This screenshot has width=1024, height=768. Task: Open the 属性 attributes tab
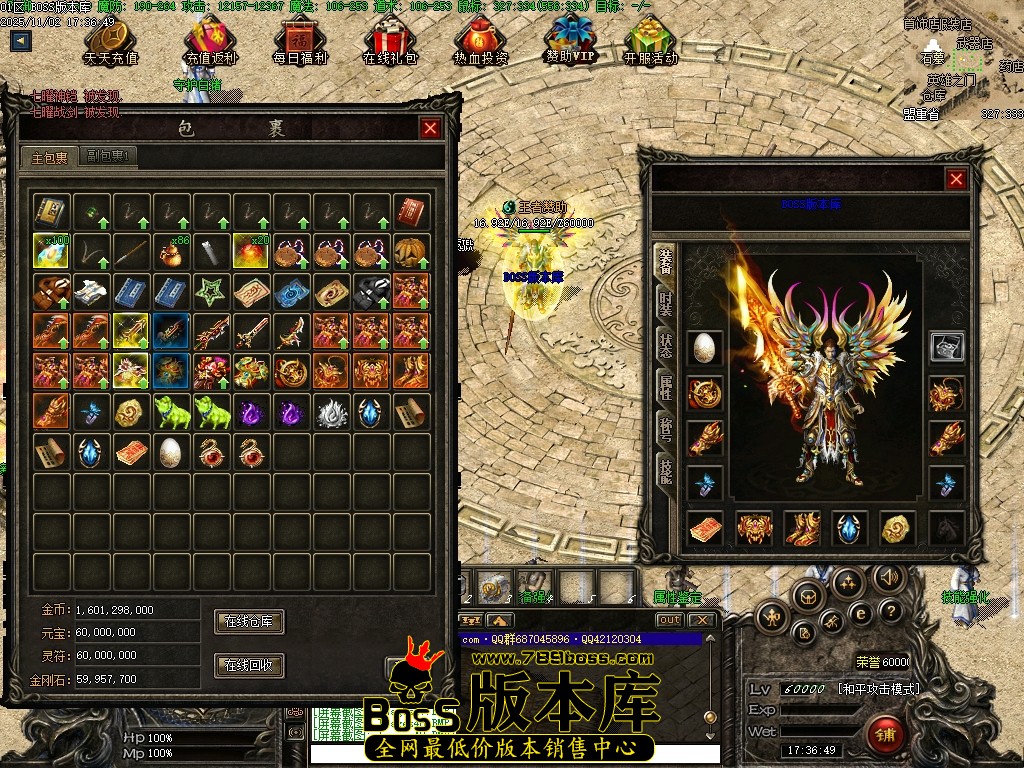[666, 387]
